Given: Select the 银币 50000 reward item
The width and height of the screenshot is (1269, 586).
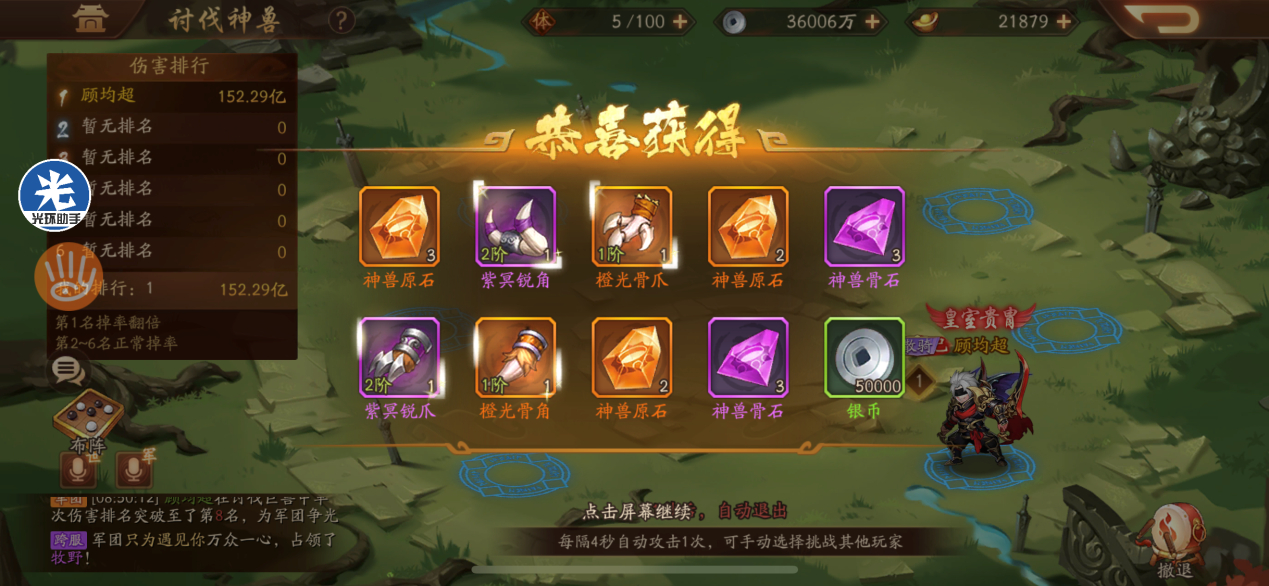Looking at the screenshot, I should click(864, 357).
